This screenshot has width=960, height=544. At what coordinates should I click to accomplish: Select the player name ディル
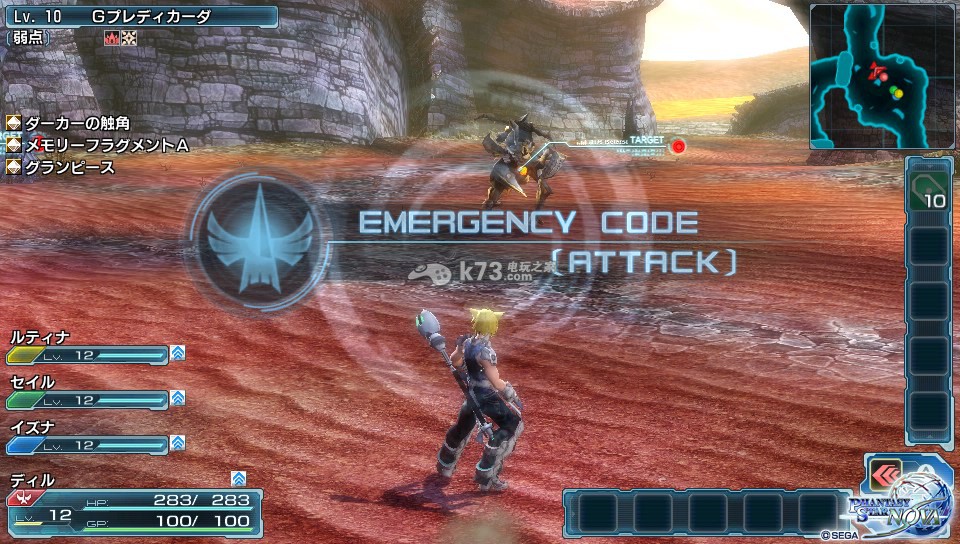tap(34, 480)
